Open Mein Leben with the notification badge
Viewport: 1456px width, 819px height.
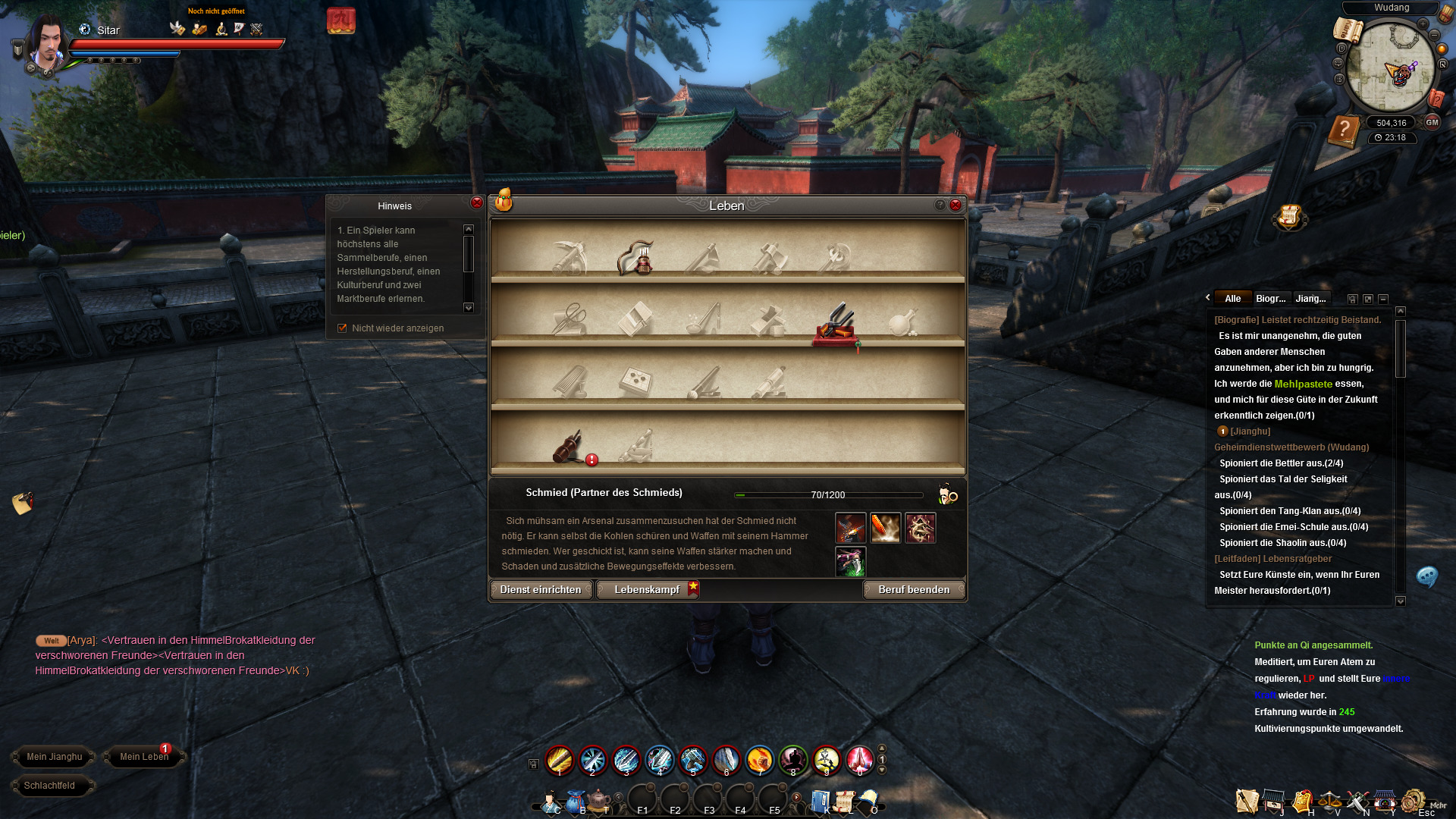pos(144,757)
